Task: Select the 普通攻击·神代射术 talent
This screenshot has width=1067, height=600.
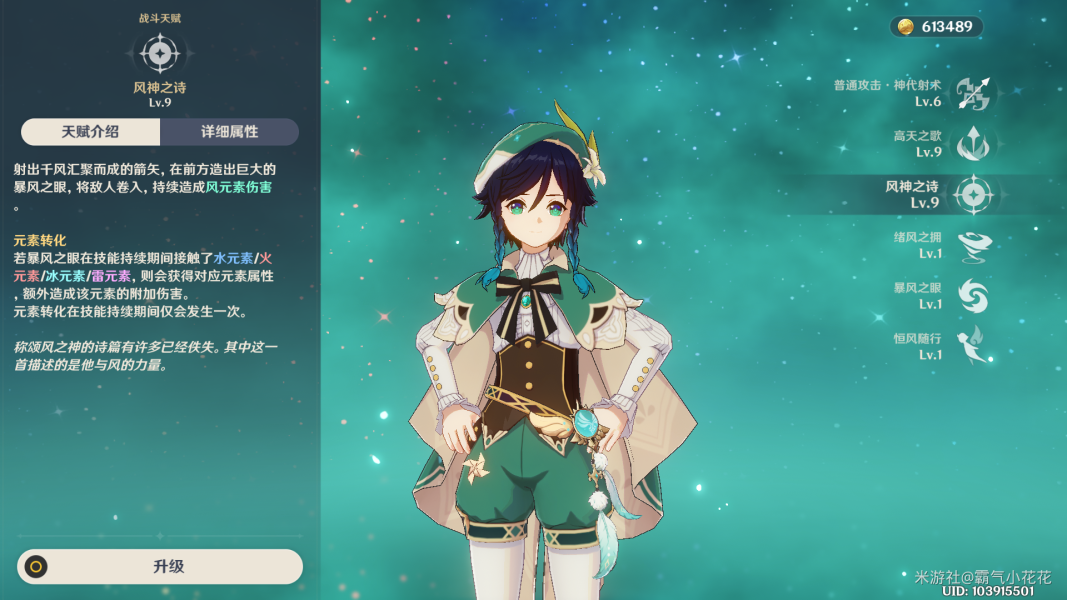Action: click(x=972, y=94)
